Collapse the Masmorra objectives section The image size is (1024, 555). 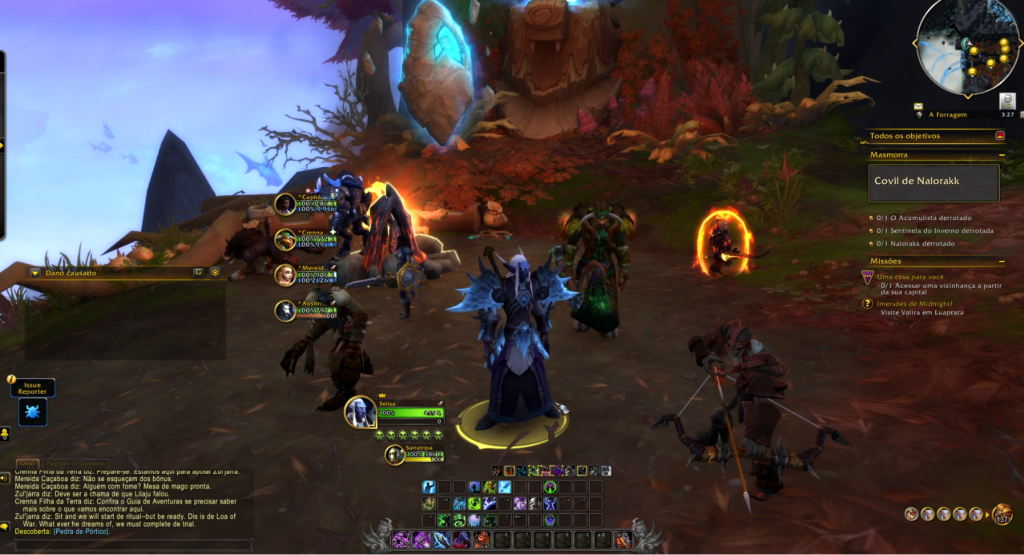click(1001, 155)
